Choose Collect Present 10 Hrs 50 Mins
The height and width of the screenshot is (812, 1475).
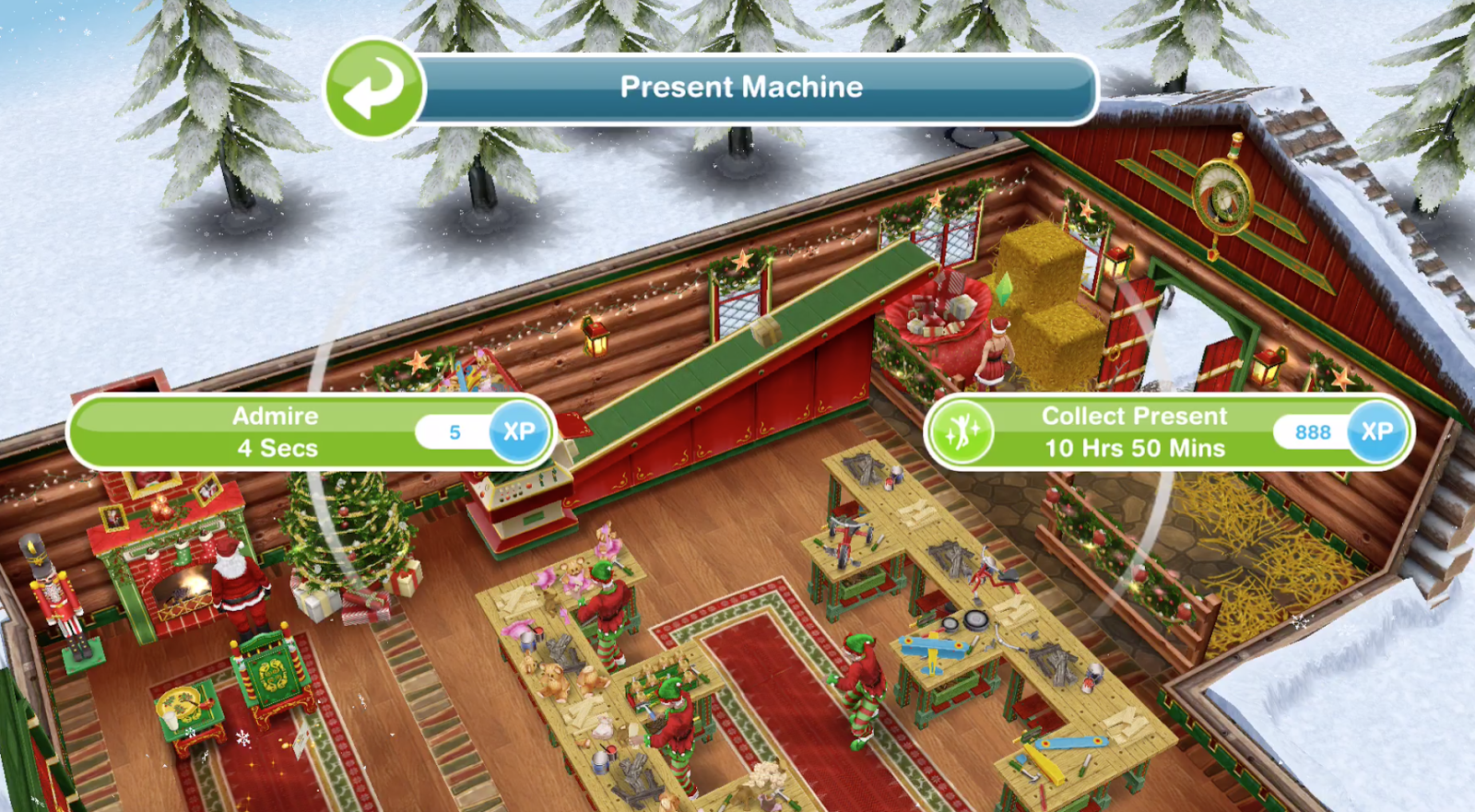tap(1134, 431)
